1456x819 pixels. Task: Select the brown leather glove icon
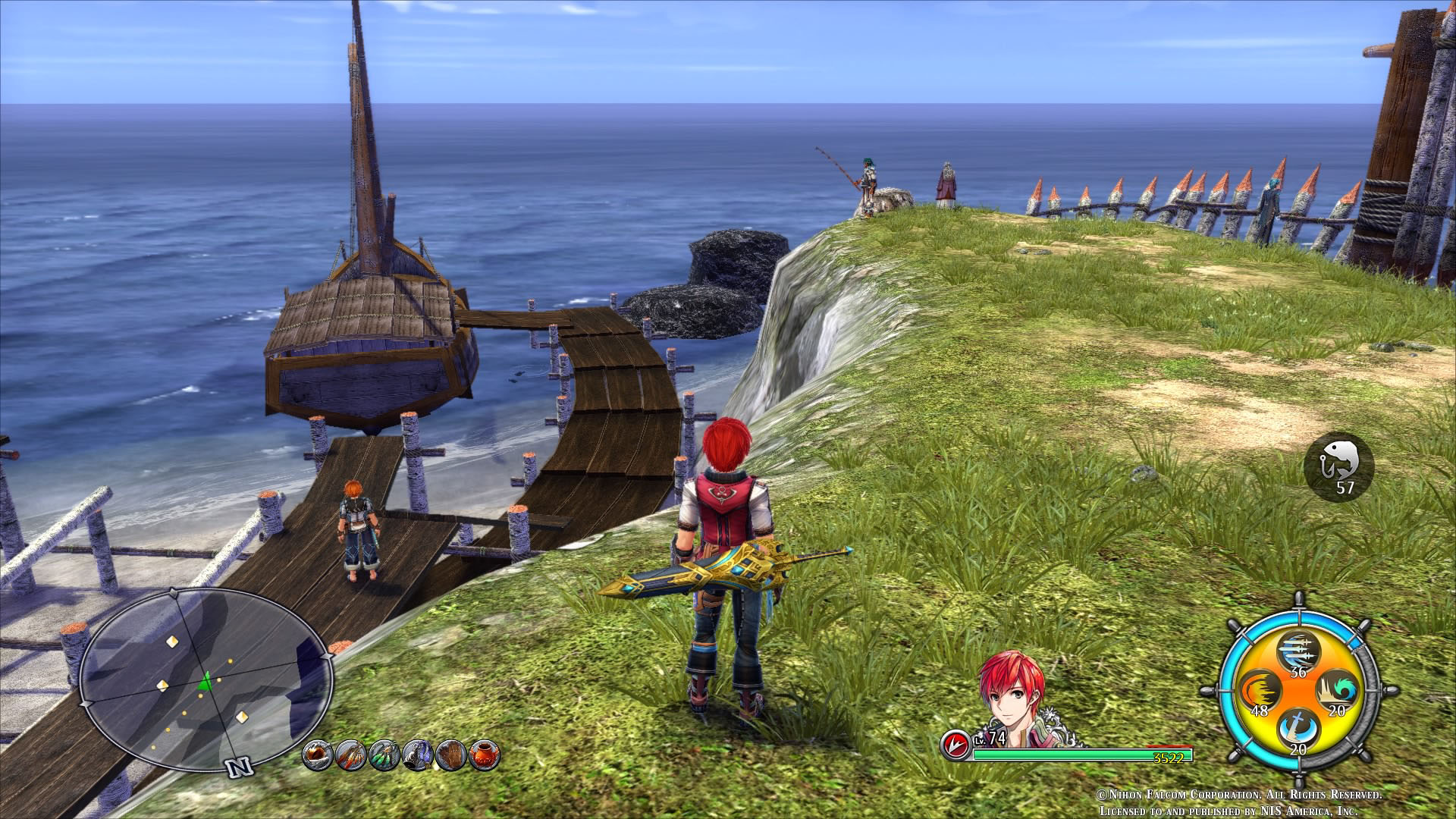[450, 755]
